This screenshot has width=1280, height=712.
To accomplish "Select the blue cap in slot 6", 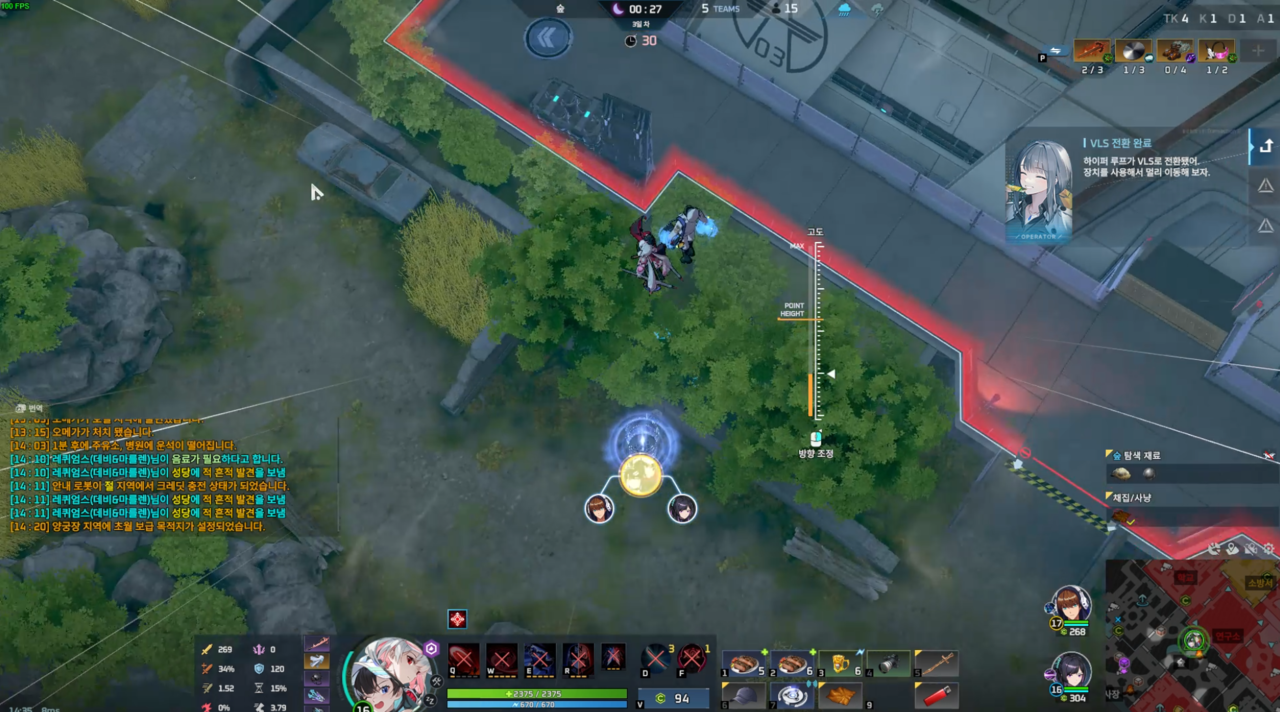I will [743, 696].
